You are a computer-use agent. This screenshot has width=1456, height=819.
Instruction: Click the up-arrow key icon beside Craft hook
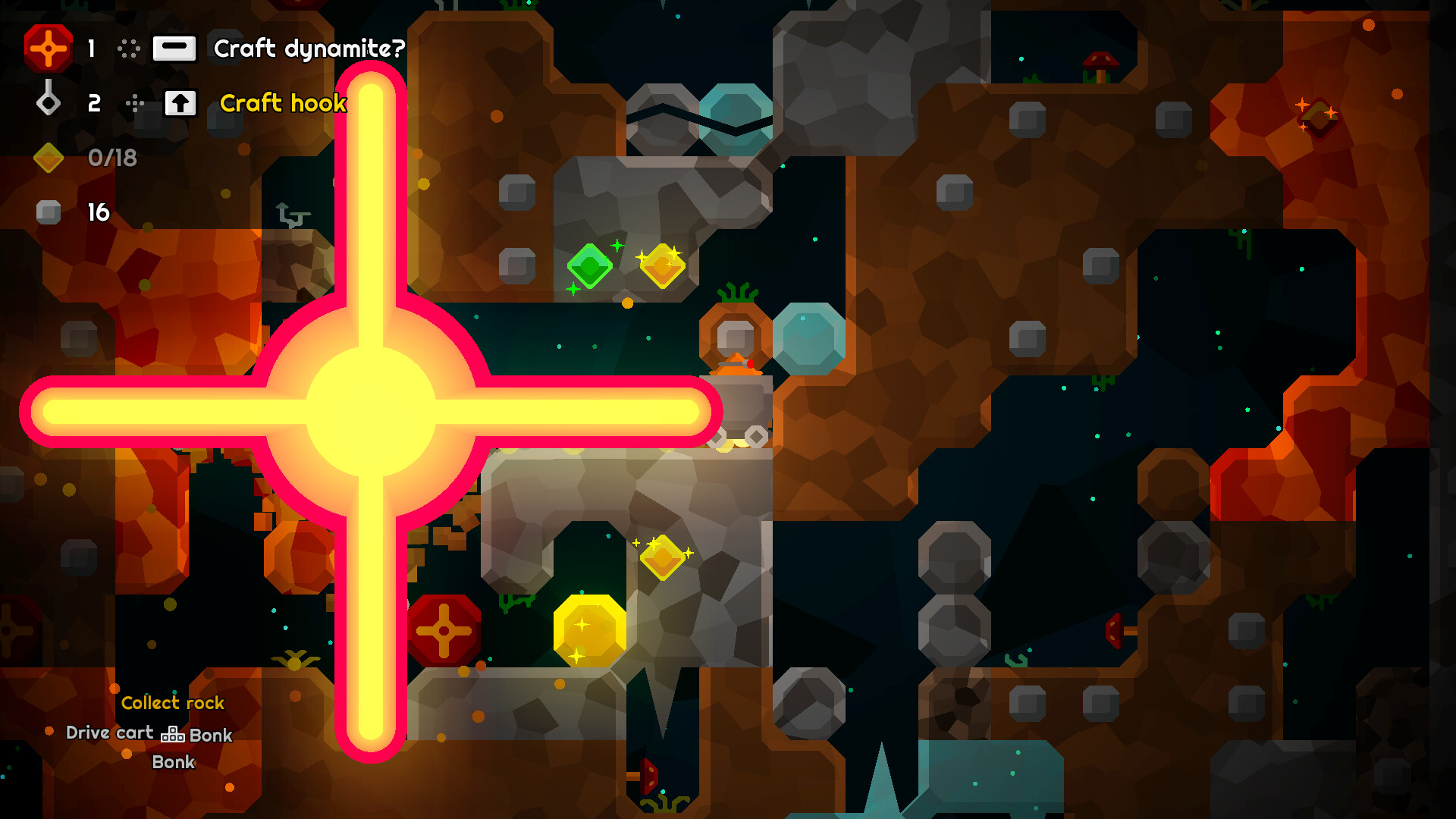[180, 103]
